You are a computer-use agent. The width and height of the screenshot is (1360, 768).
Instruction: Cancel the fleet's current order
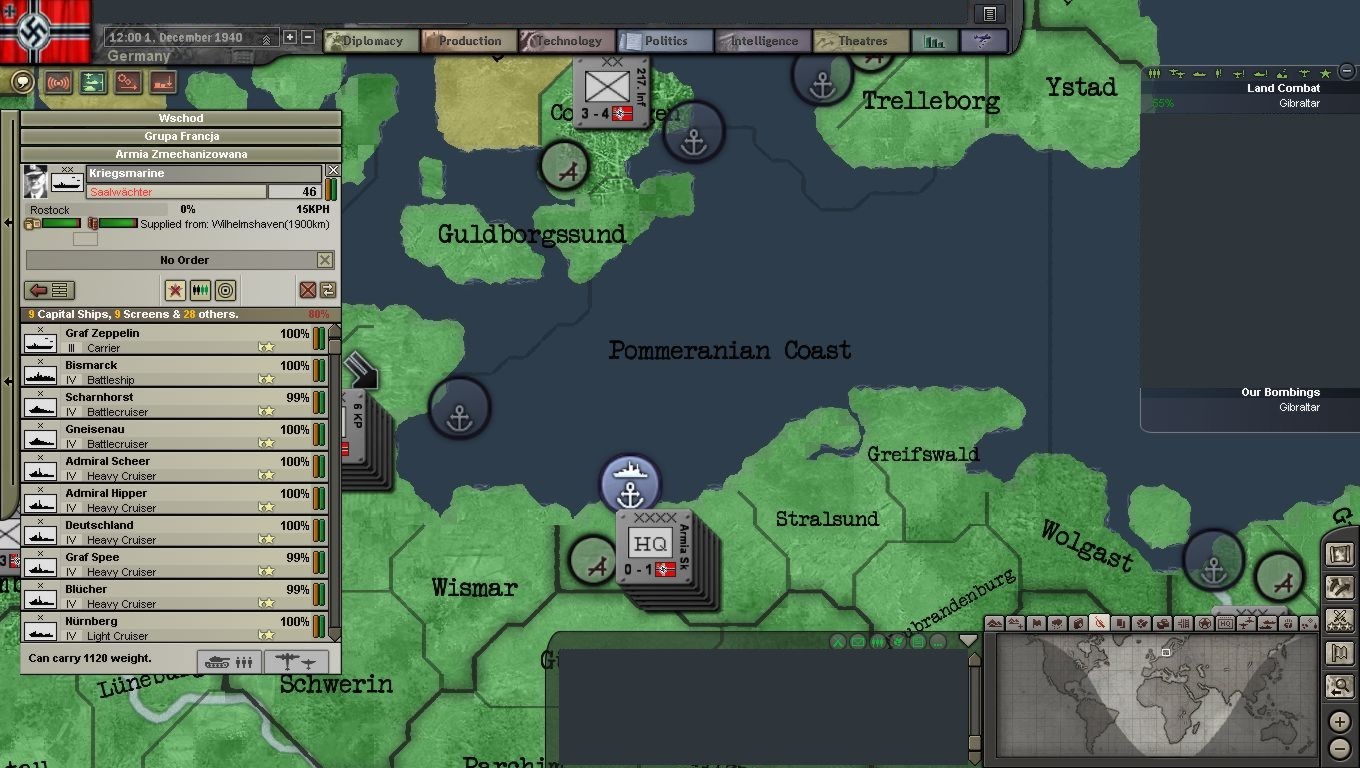pos(325,260)
